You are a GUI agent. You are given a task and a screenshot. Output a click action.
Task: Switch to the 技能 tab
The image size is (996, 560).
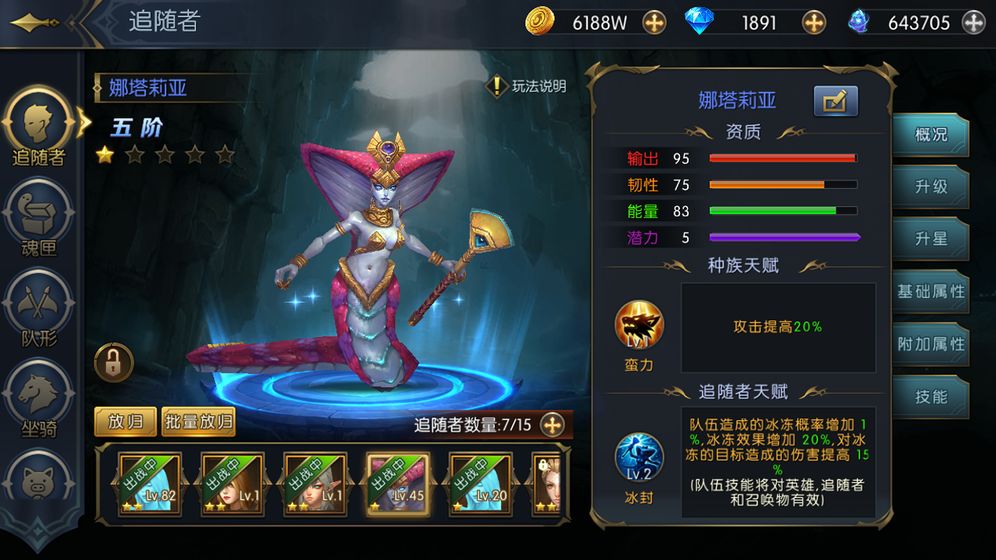click(x=930, y=397)
